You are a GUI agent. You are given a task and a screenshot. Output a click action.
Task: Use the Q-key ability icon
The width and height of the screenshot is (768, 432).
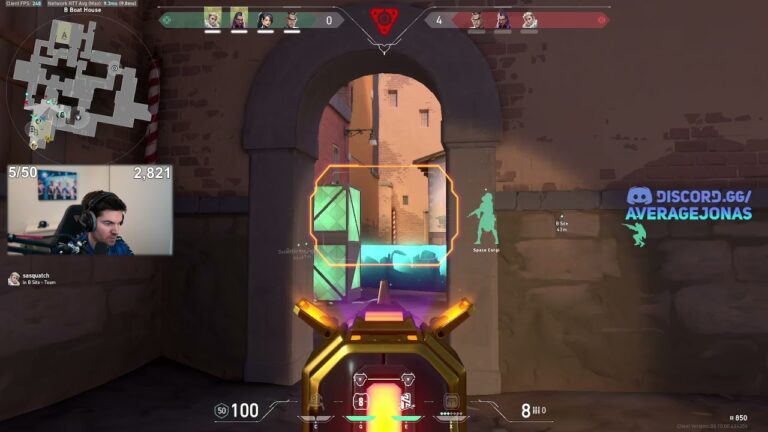tap(360, 401)
